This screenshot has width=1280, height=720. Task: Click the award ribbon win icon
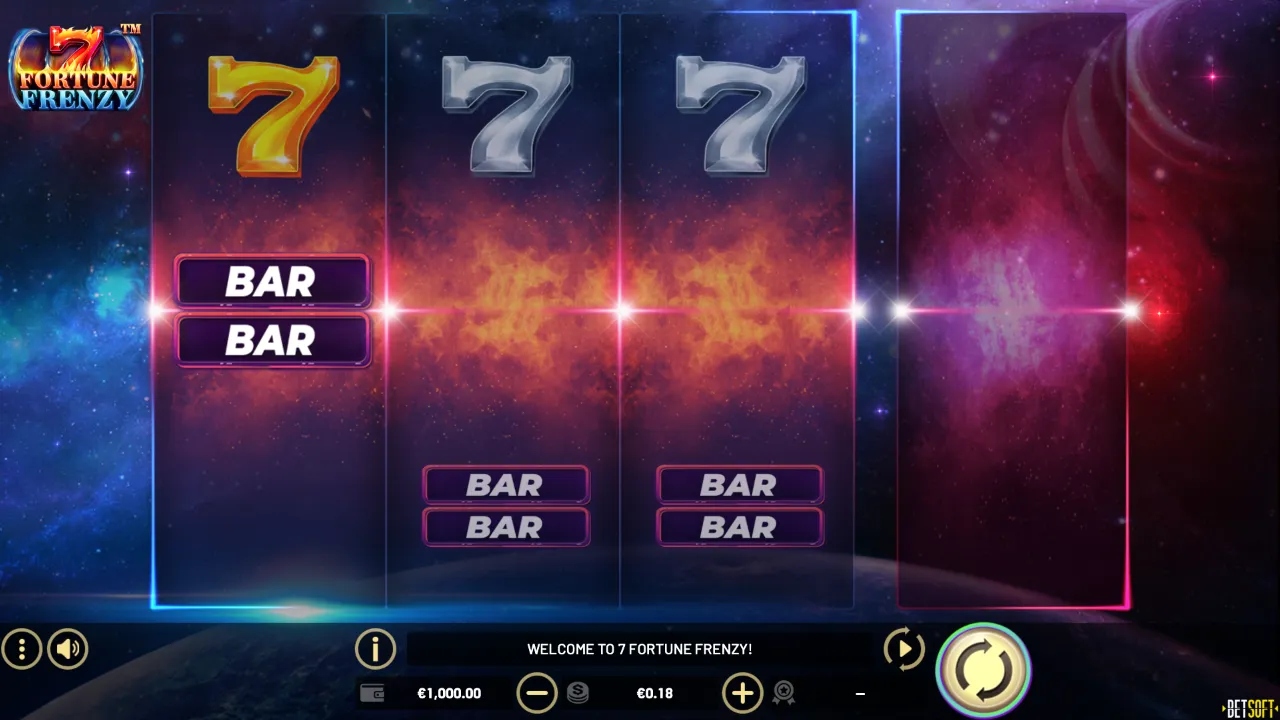point(784,692)
